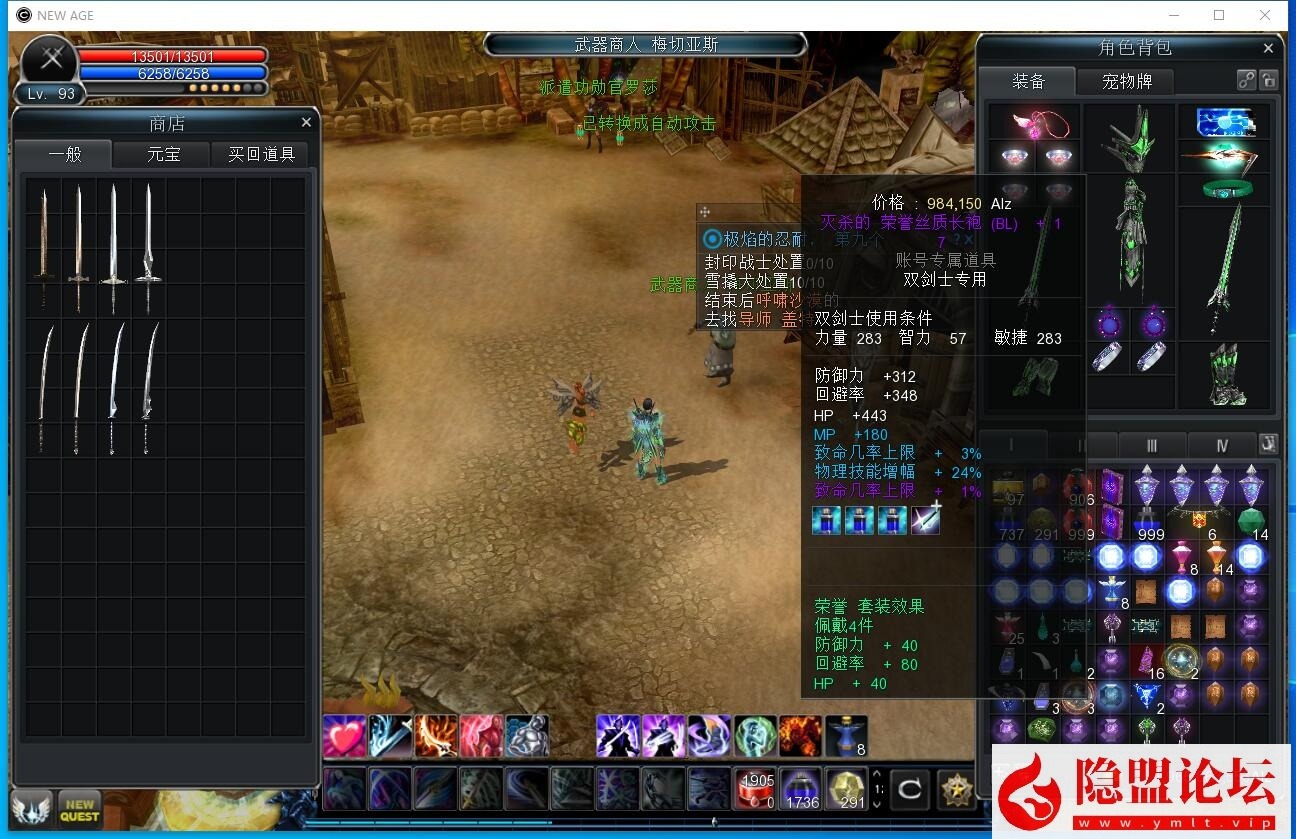Toggle the padlock icon in the inventory panel
The width and height of the screenshot is (1296, 839).
click(1269, 80)
